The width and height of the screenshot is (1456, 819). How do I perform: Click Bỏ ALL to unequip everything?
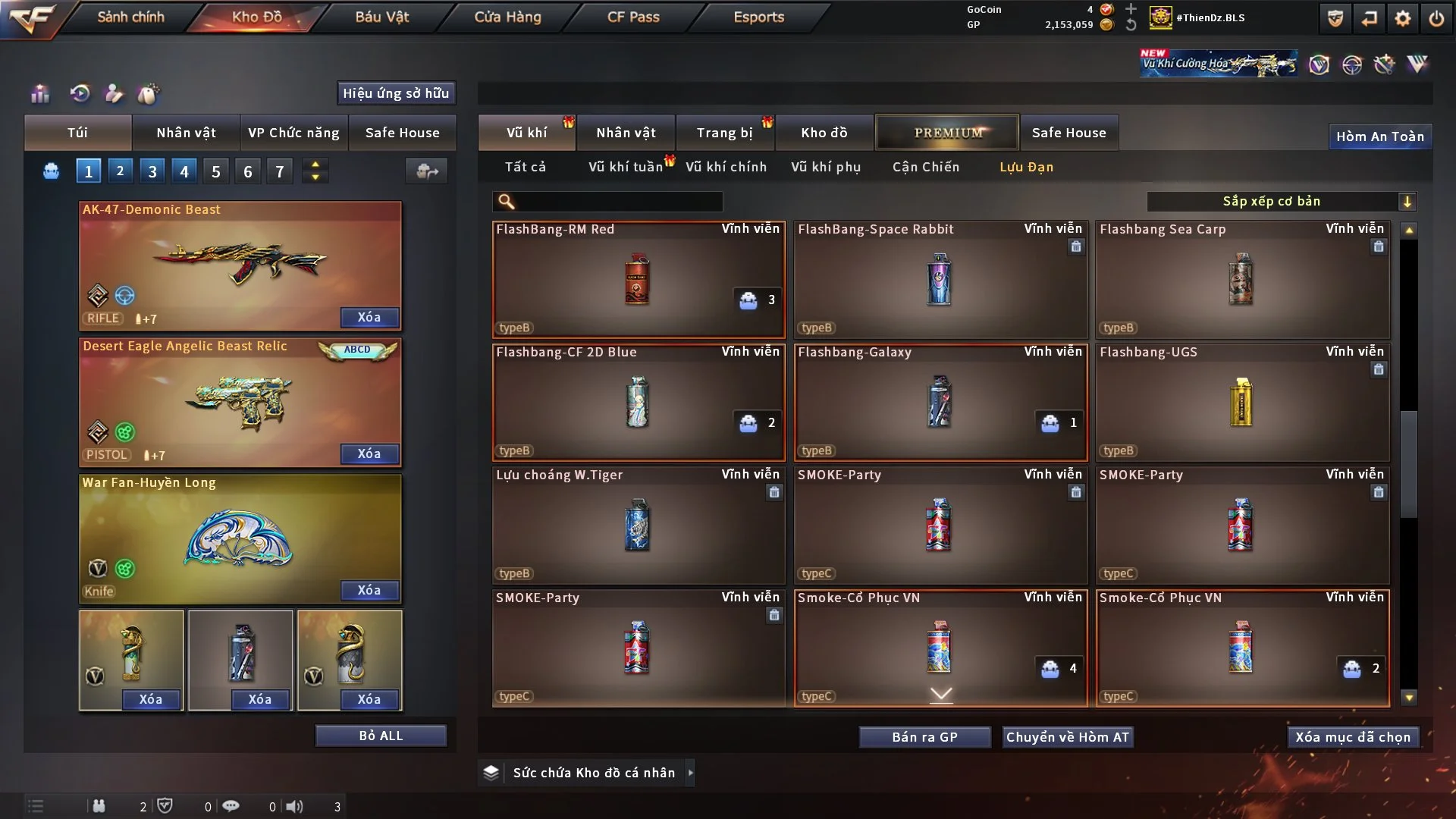pos(381,736)
